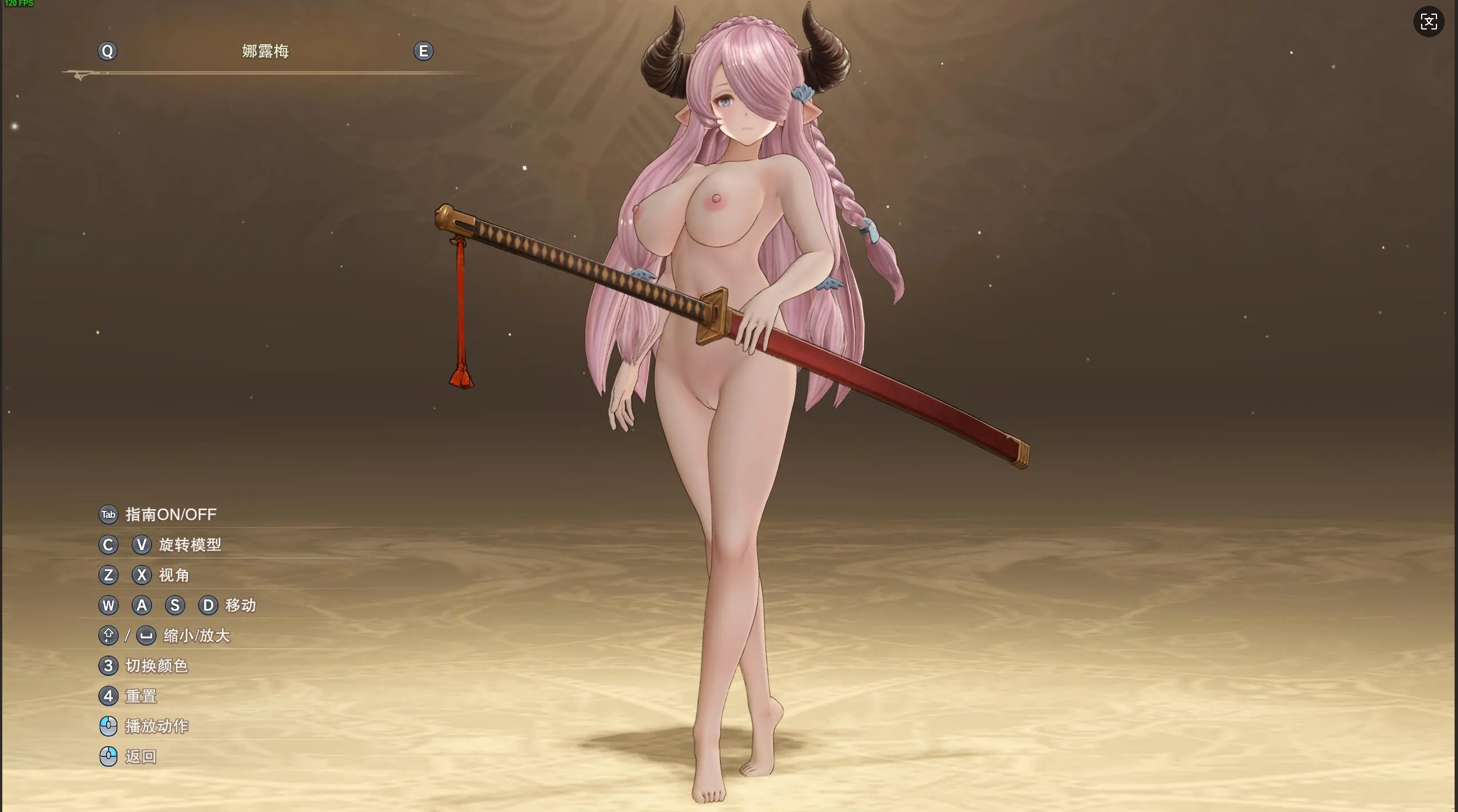Screen dimensions: 1458x812
Task: Select the V key icon beside 旋转模型
Action: 142,545
